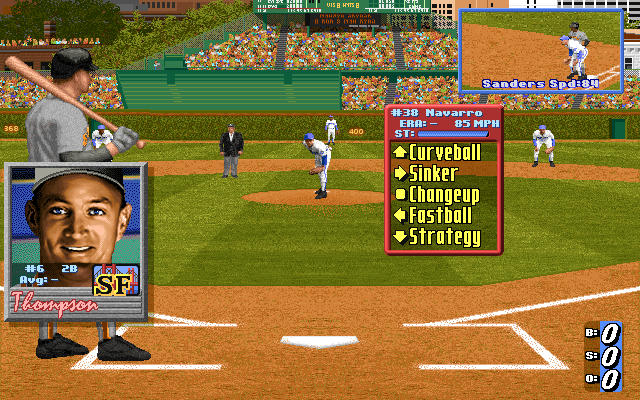Throw a Fastball from the pitch menu
This screenshot has width=640, height=400.
pyautogui.click(x=440, y=215)
